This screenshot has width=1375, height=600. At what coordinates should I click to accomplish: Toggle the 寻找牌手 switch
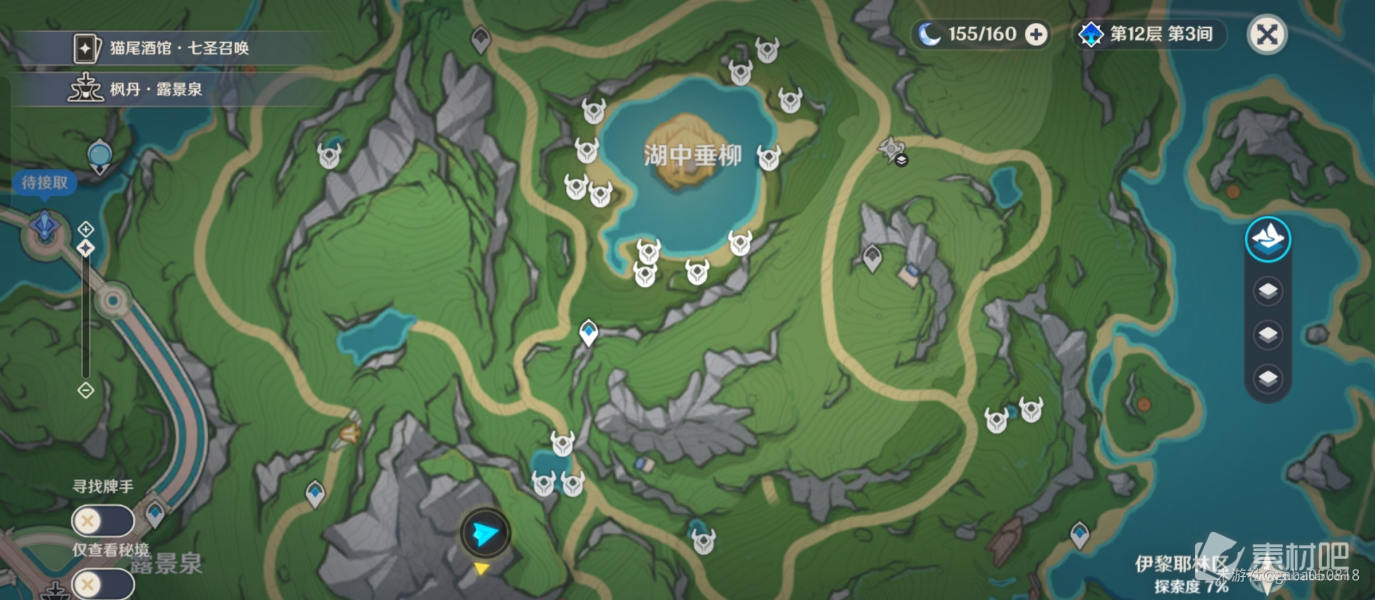pos(102,520)
